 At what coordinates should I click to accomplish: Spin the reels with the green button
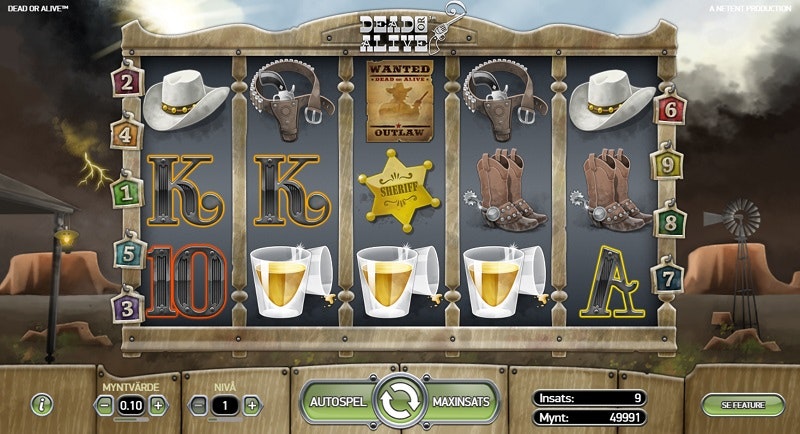(x=400, y=402)
